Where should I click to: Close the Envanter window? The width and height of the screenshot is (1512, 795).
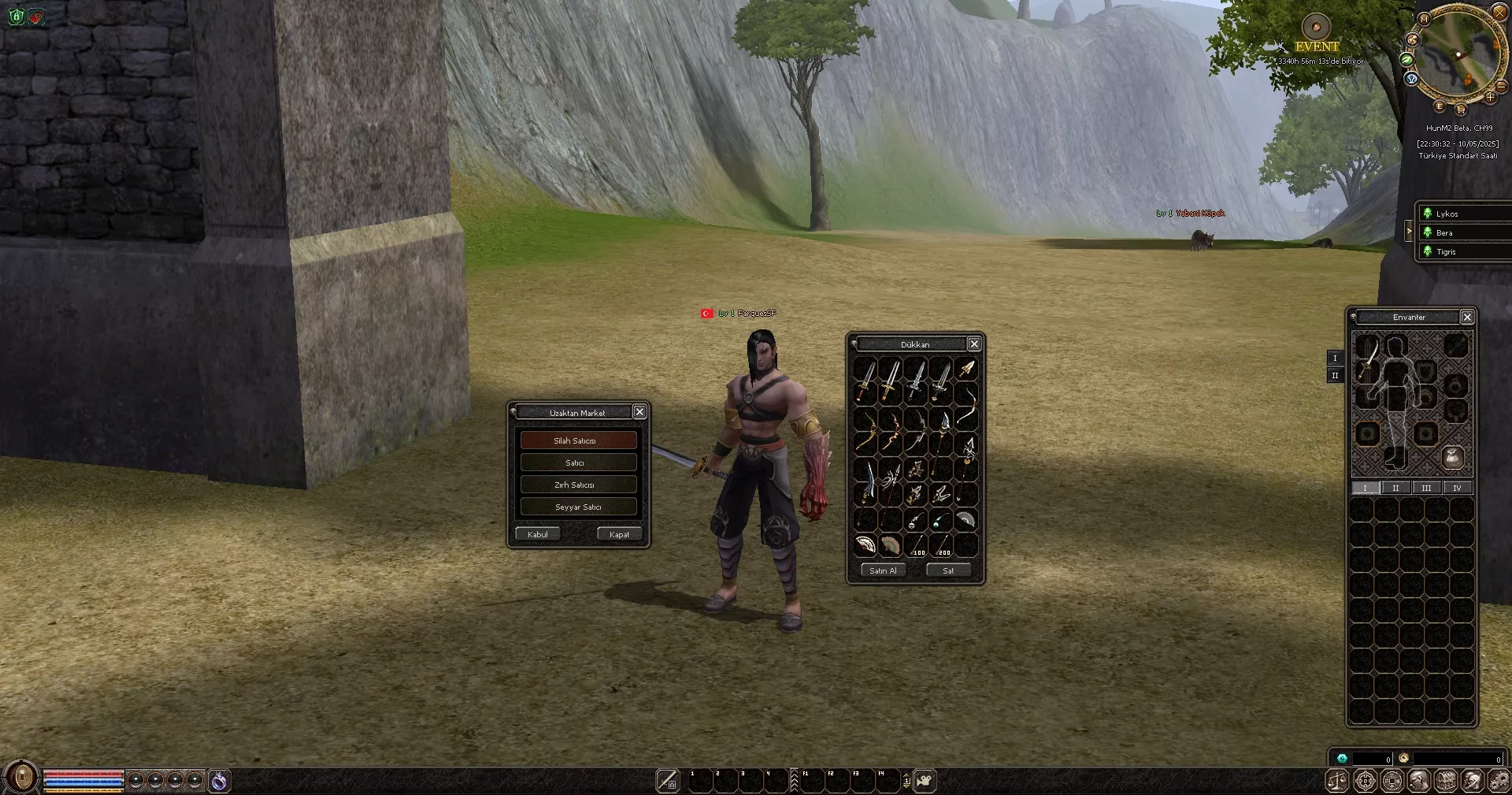pos(1467,317)
